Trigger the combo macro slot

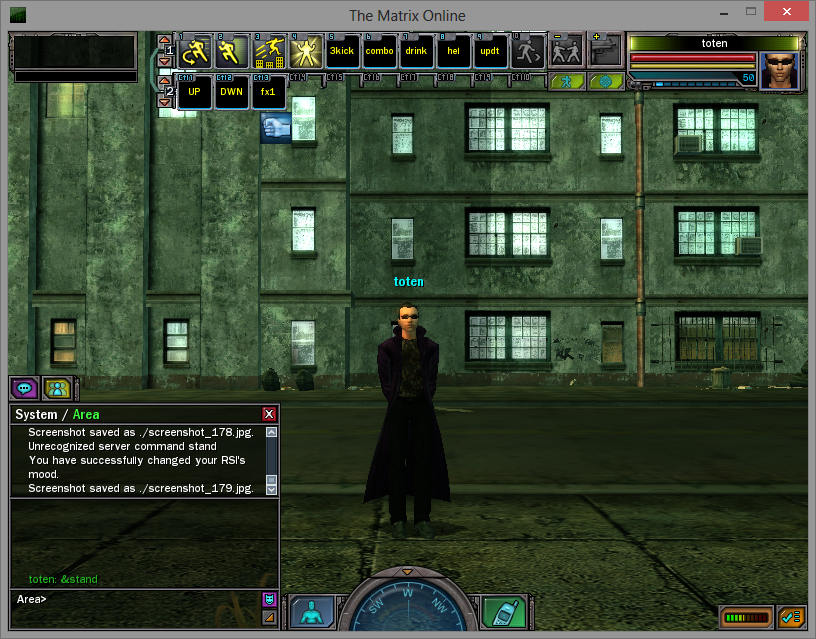(379, 52)
